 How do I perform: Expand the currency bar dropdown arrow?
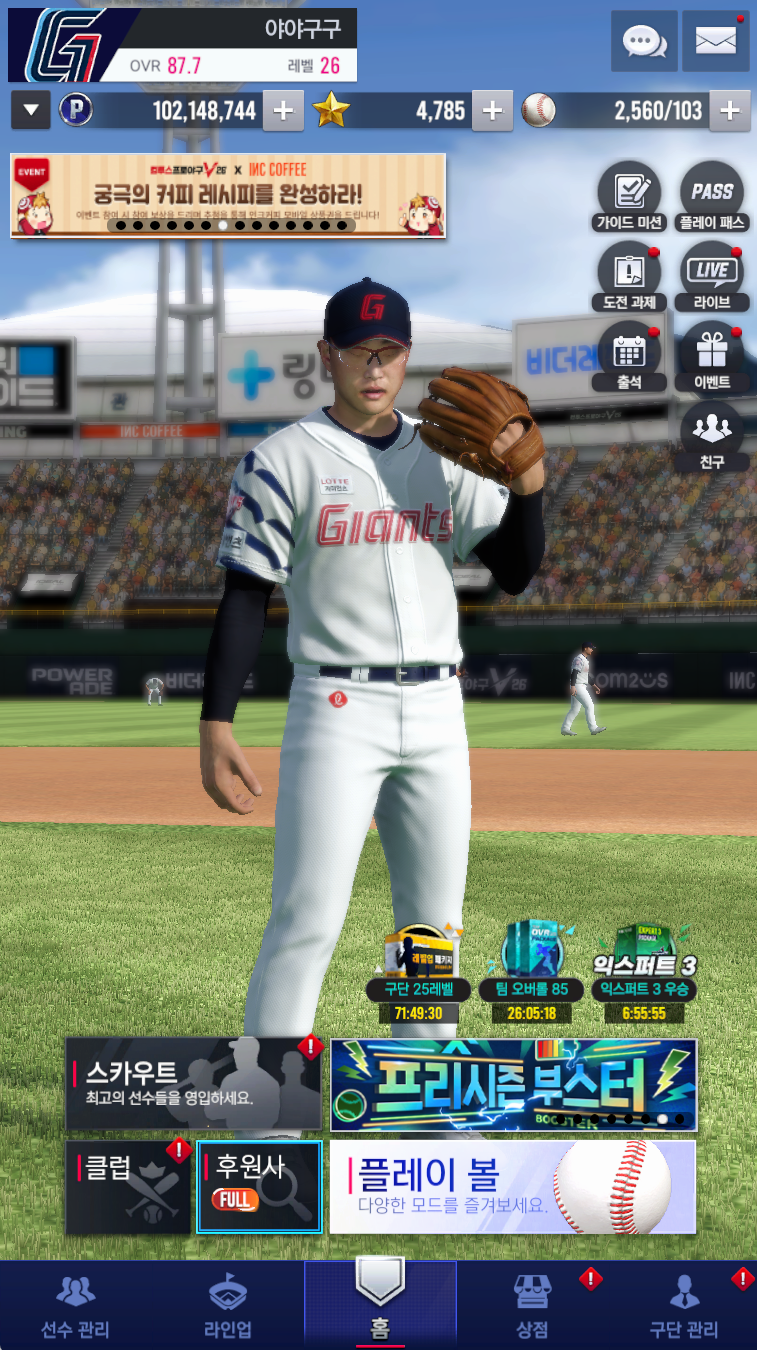coord(31,110)
